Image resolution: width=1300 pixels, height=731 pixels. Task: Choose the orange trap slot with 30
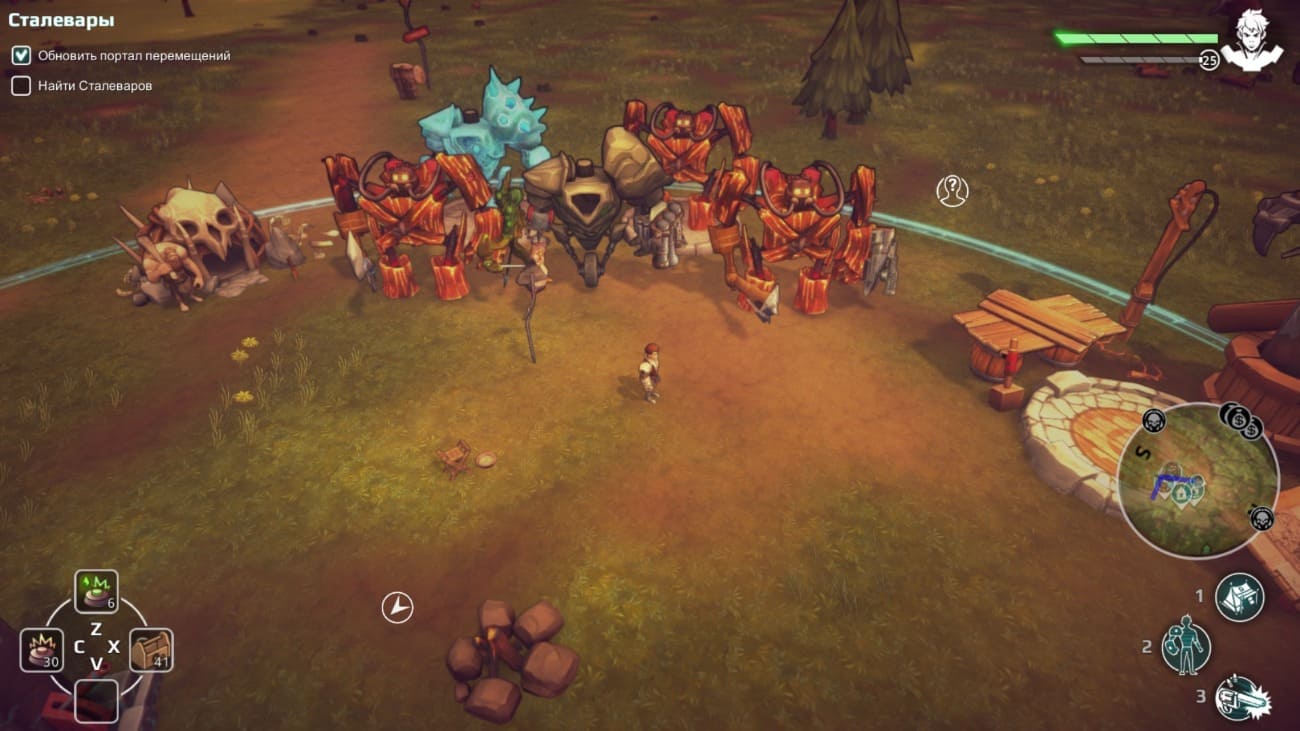(41, 650)
